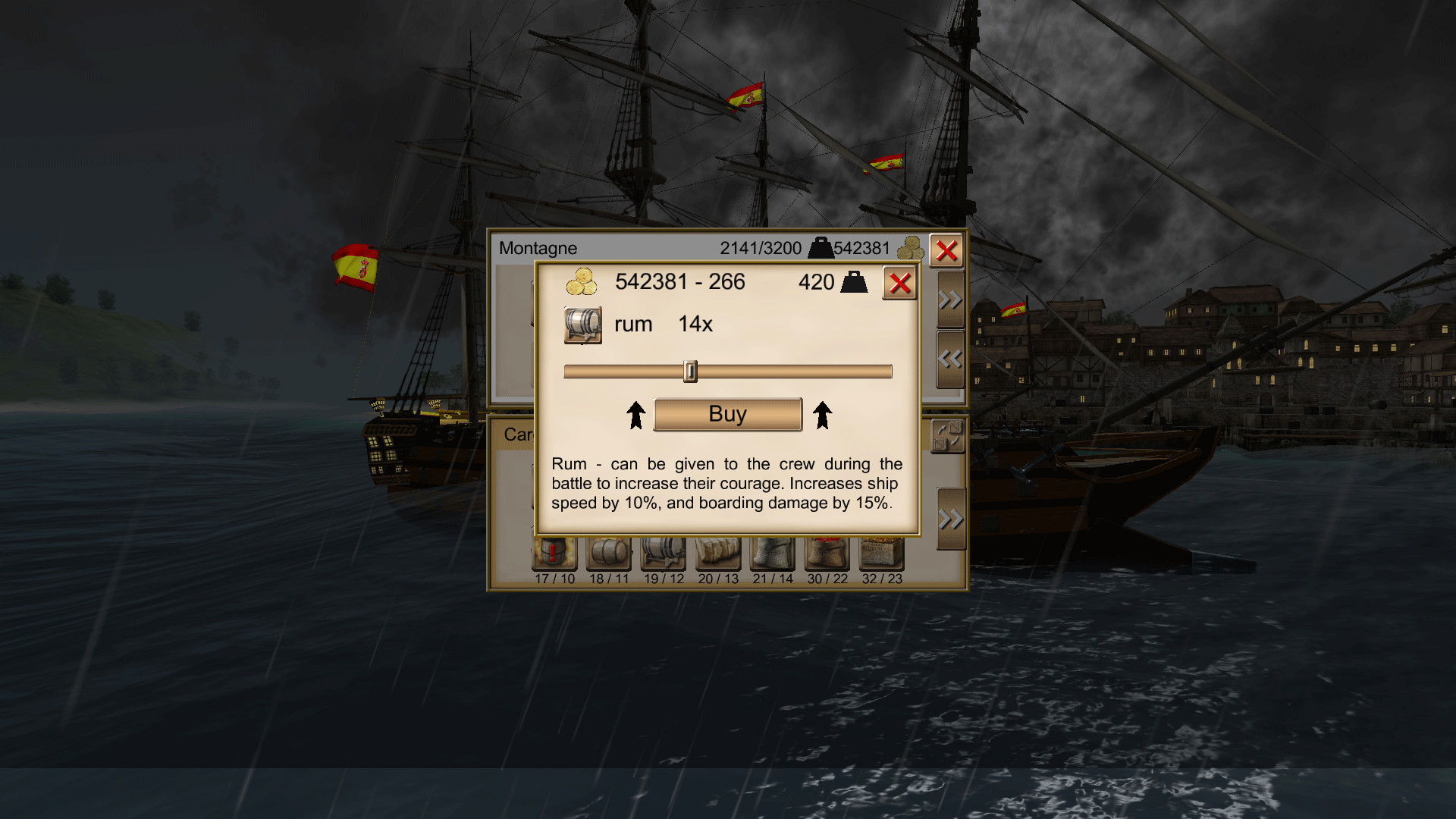The image size is (1456, 819).
Task: Select the wheat sheaf cargo item 20/13
Action: [717, 554]
